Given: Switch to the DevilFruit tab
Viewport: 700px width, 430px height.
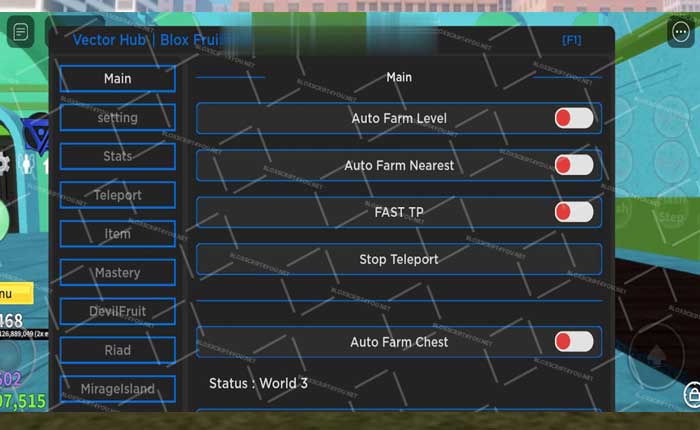Looking at the screenshot, I should pos(117,312).
